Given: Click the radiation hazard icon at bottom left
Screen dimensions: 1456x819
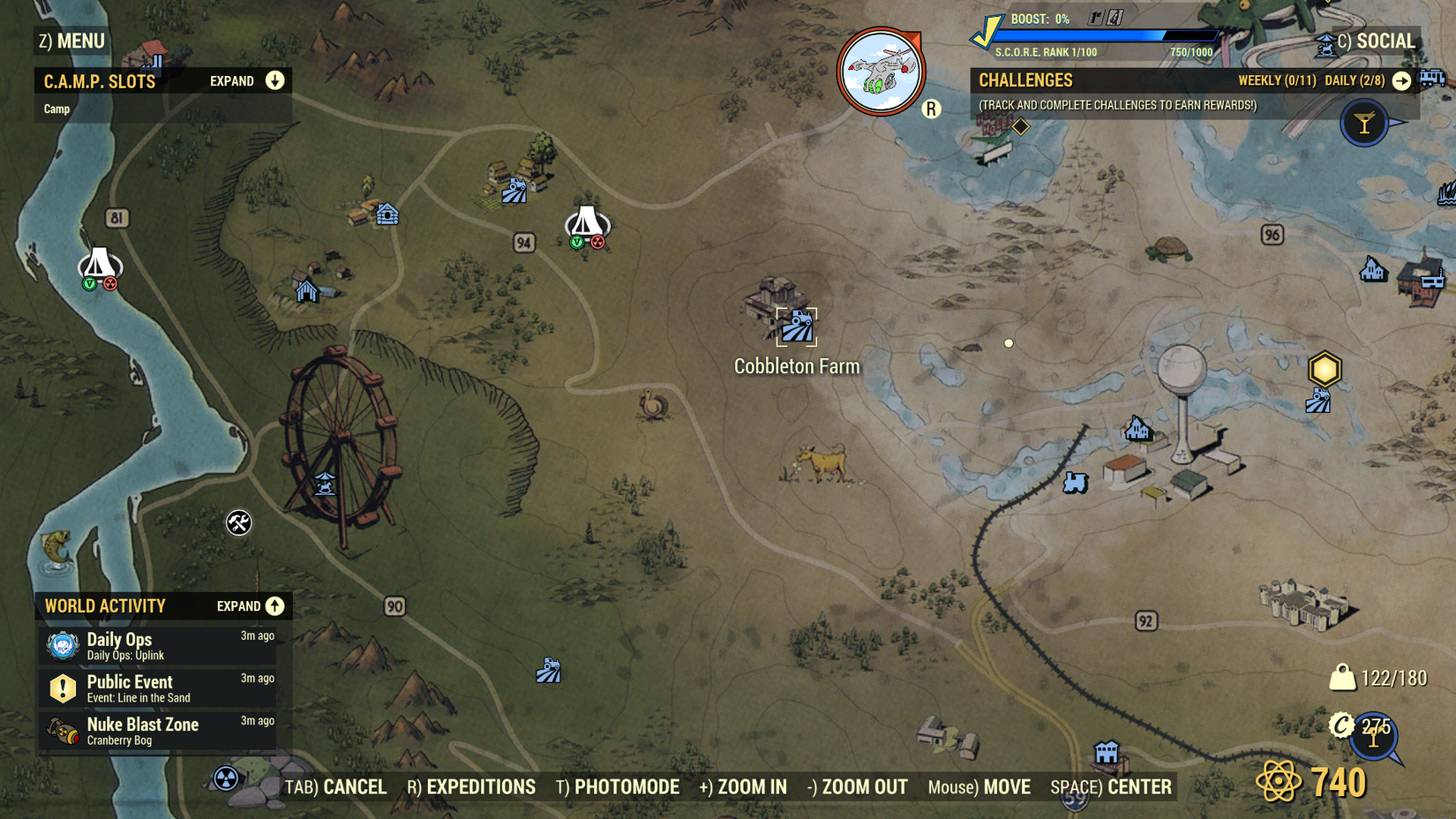Looking at the screenshot, I should point(226,778).
